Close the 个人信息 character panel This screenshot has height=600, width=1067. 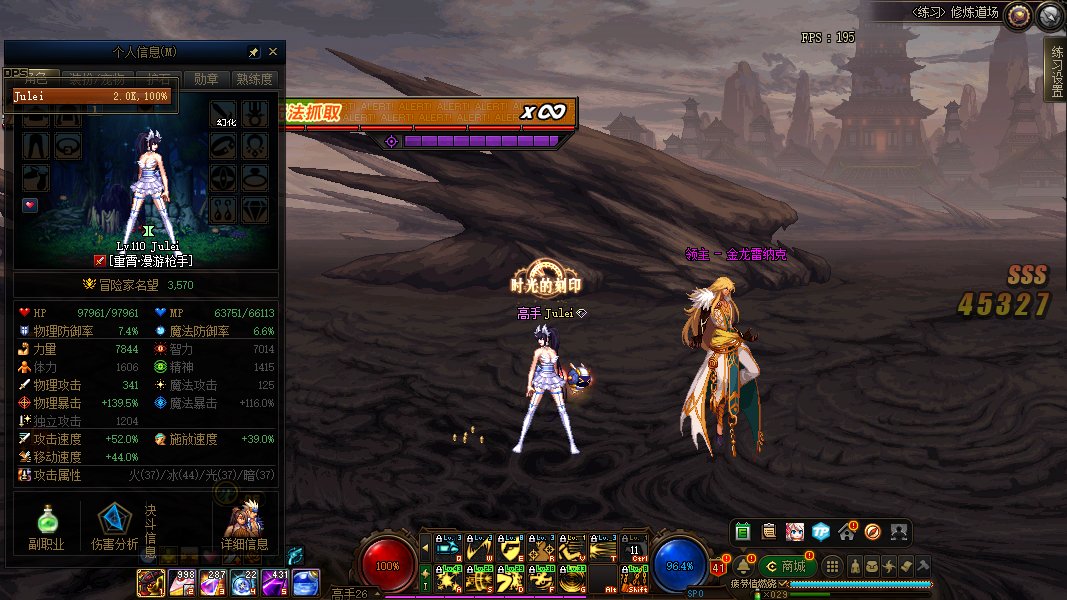click(273, 52)
